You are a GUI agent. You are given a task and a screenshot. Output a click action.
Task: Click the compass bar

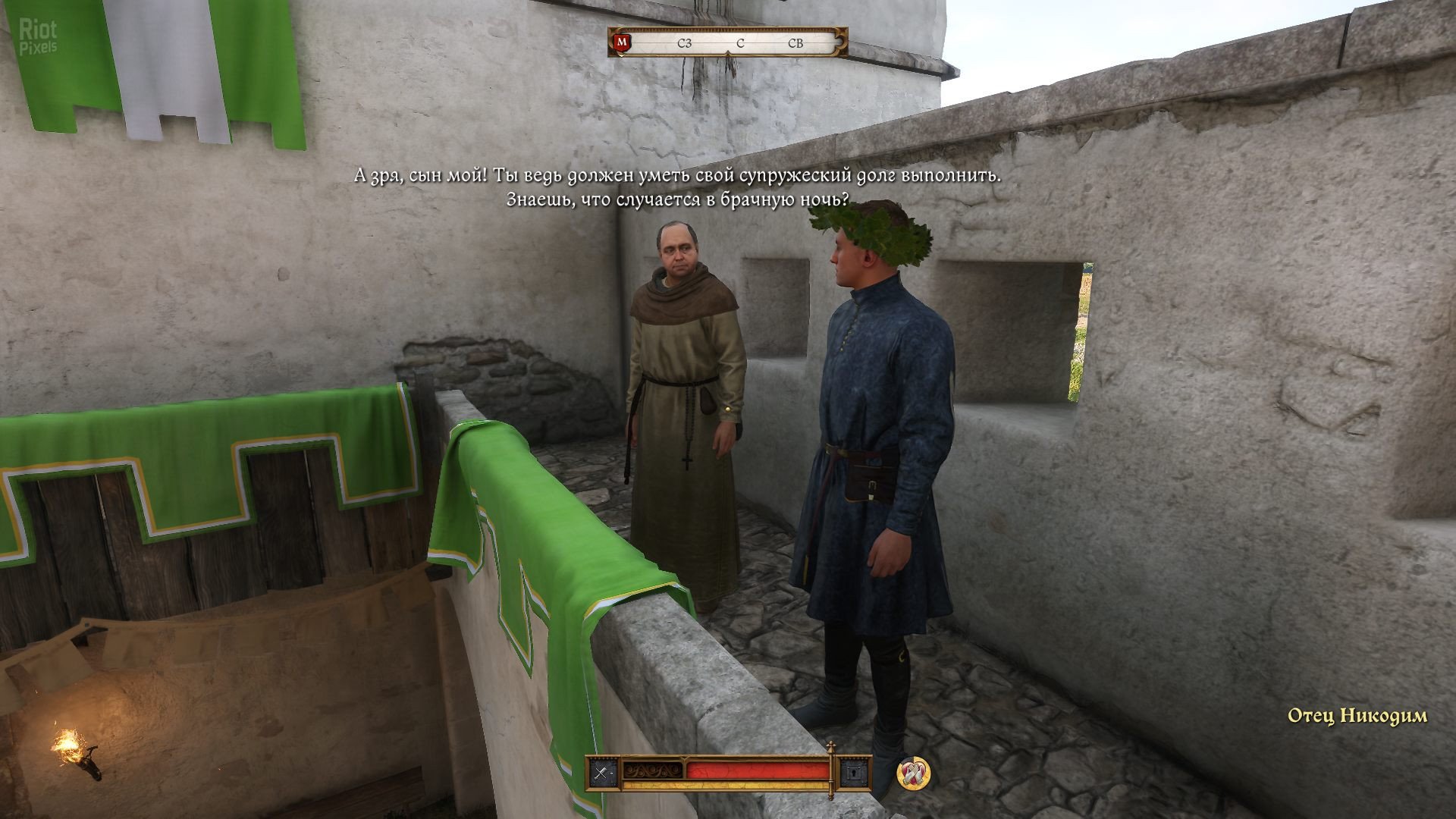739,43
